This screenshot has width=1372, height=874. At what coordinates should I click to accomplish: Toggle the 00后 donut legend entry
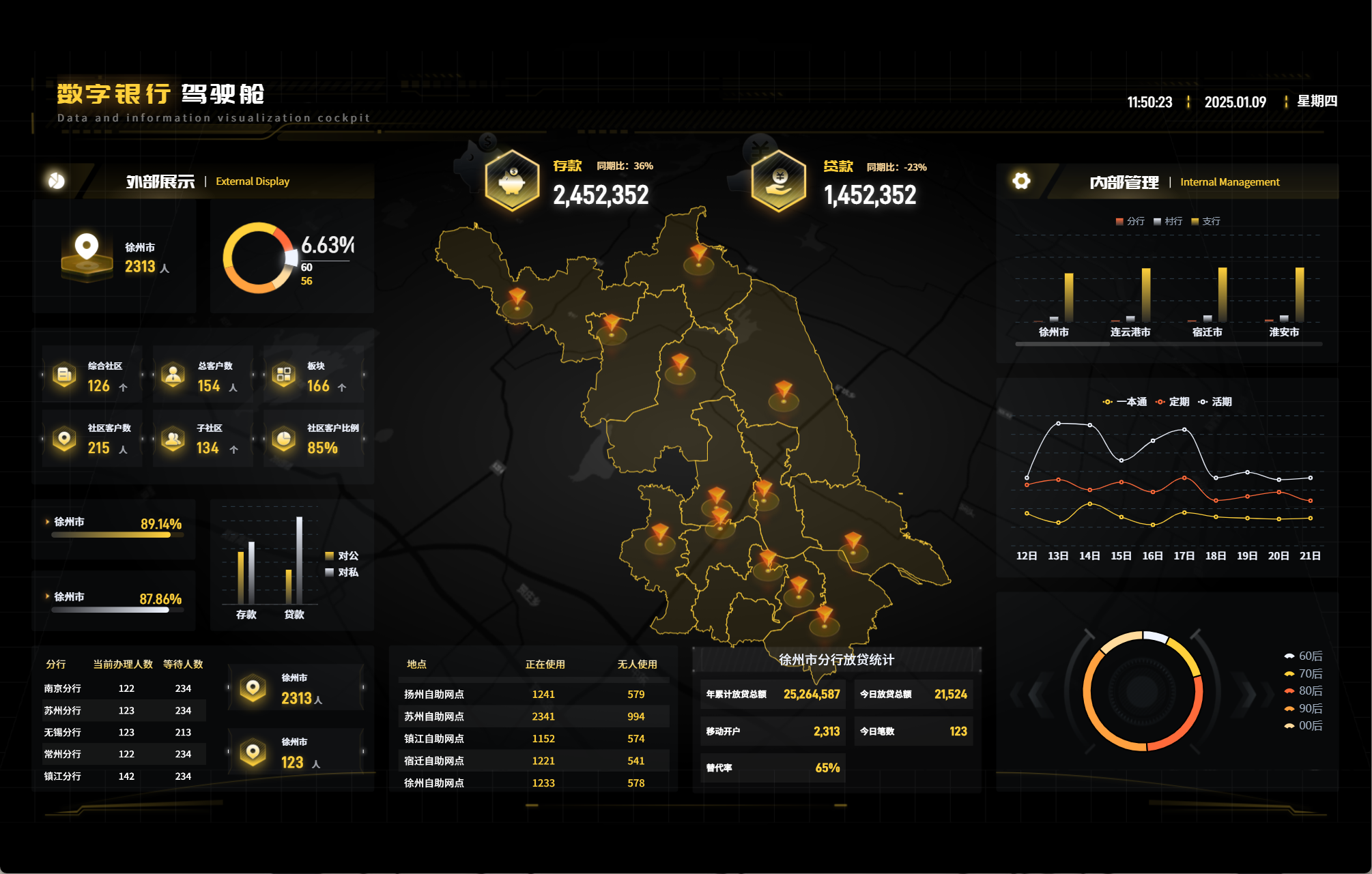[1304, 726]
